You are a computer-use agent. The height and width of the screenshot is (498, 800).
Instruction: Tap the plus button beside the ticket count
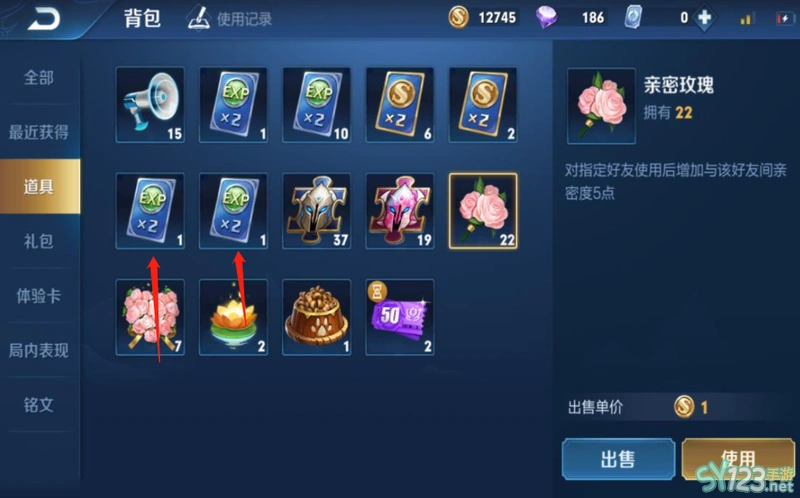(x=704, y=18)
